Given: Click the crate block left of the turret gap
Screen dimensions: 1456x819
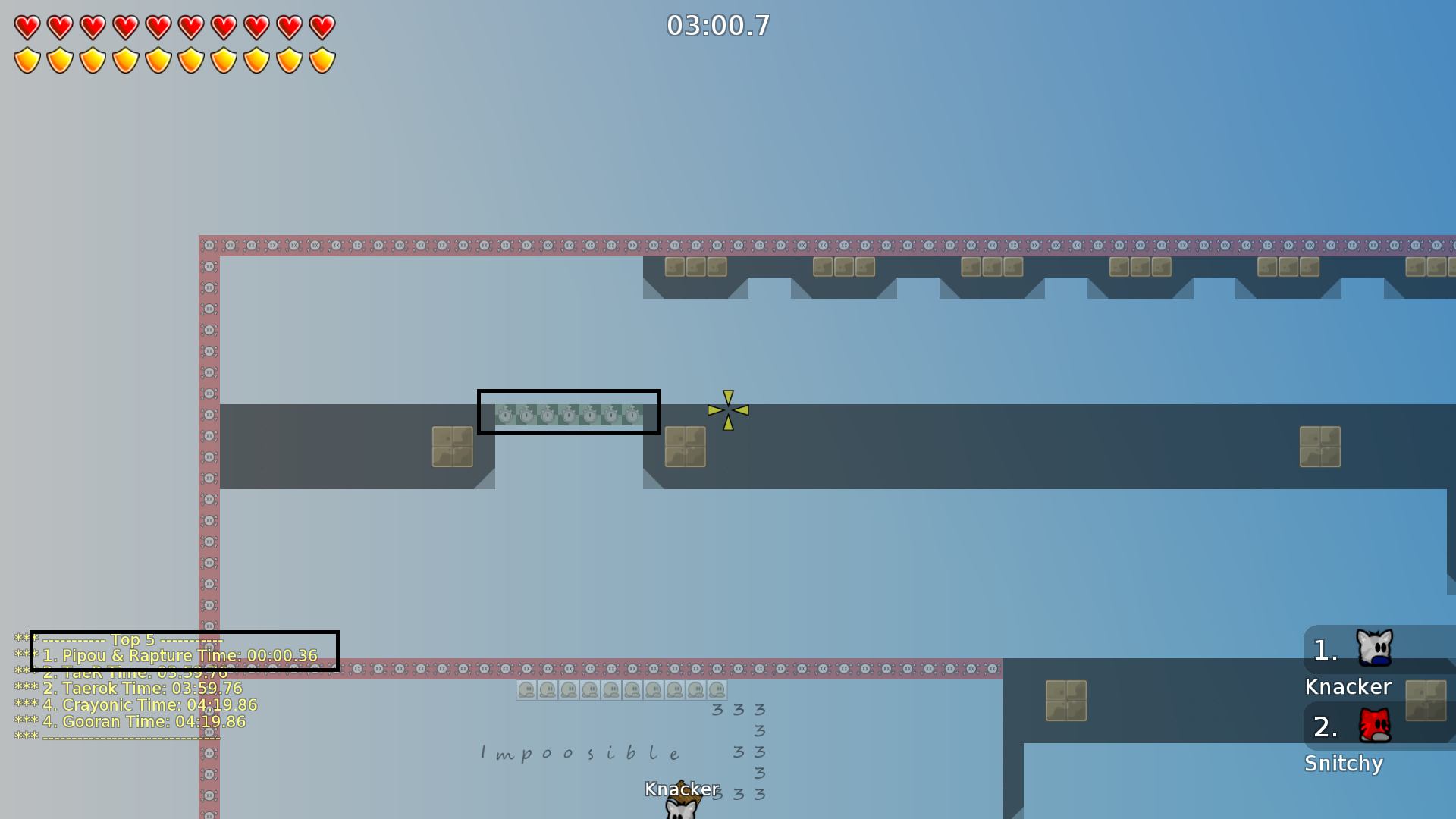Looking at the screenshot, I should click(452, 446).
